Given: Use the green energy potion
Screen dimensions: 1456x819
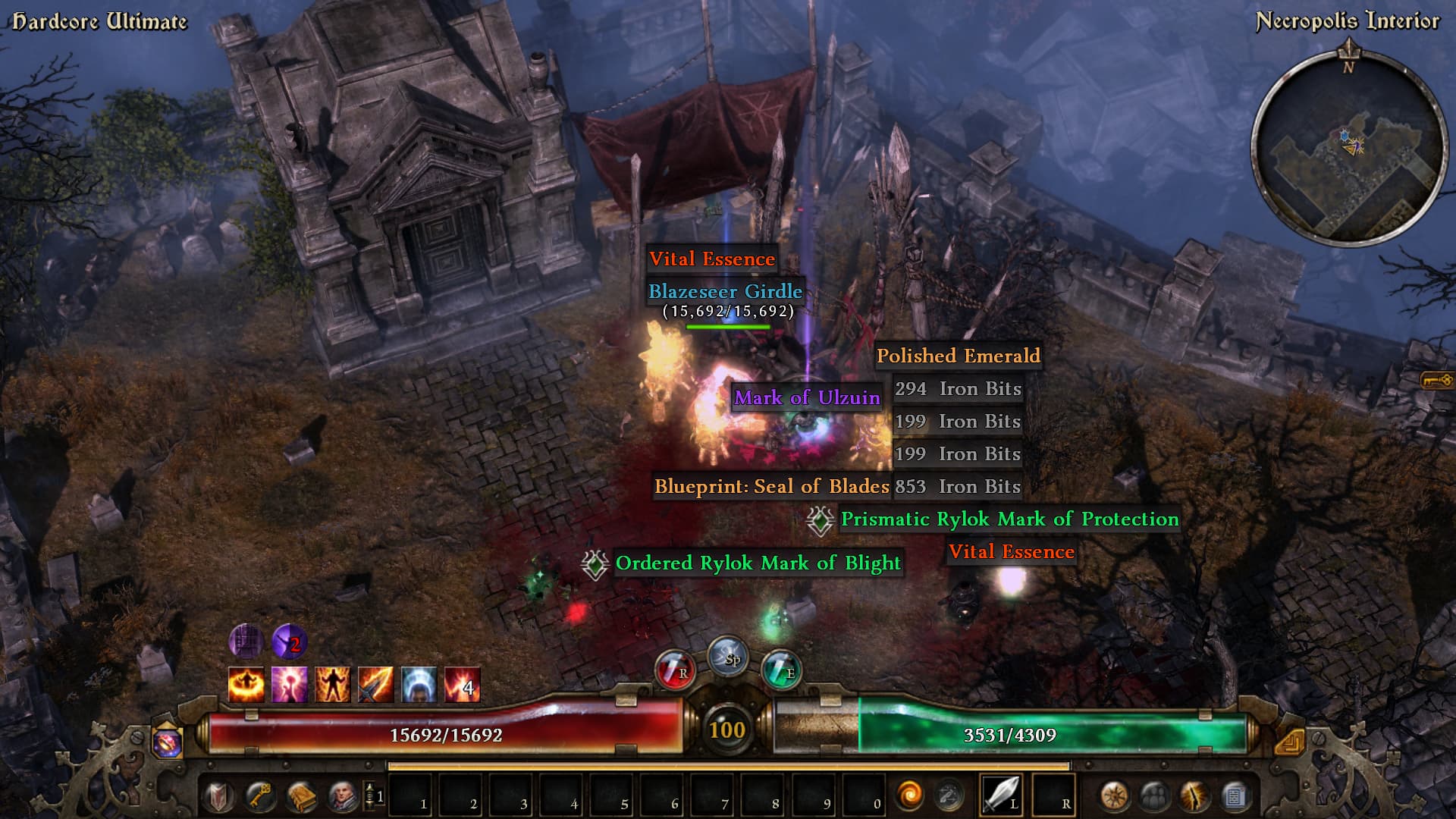Looking at the screenshot, I should pyautogui.click(x=781, y=670).
